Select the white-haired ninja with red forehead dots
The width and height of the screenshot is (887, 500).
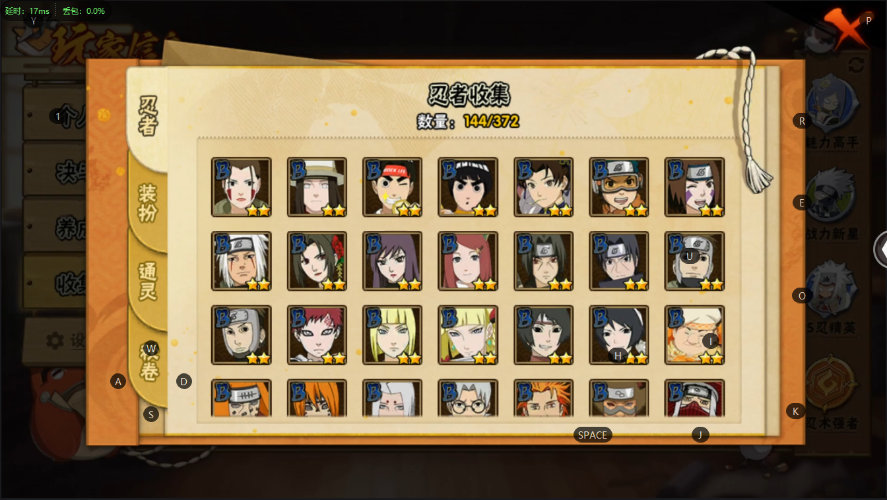(x=392, y=399)
